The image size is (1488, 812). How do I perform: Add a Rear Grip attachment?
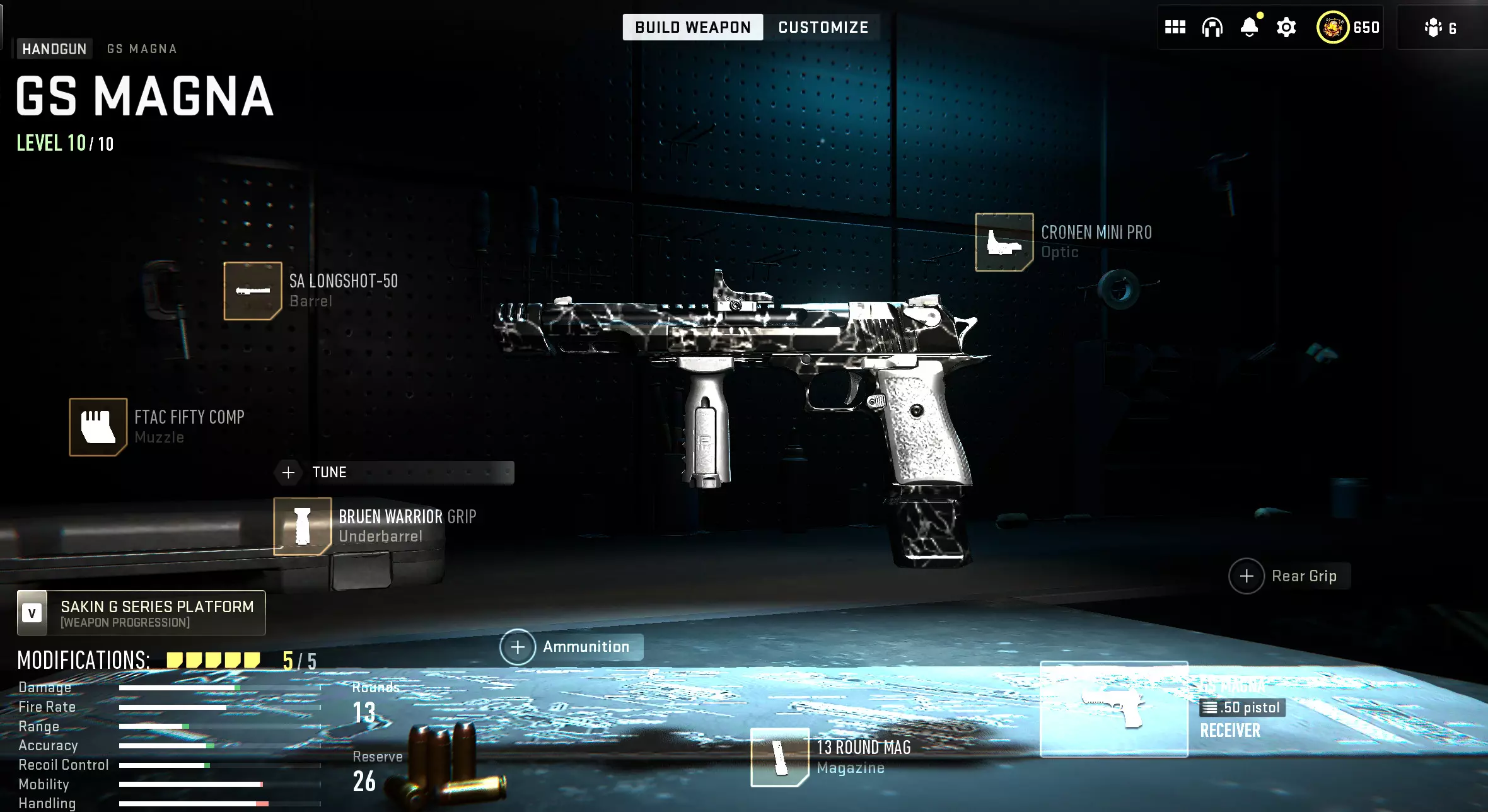click(x=1247, y=576)
